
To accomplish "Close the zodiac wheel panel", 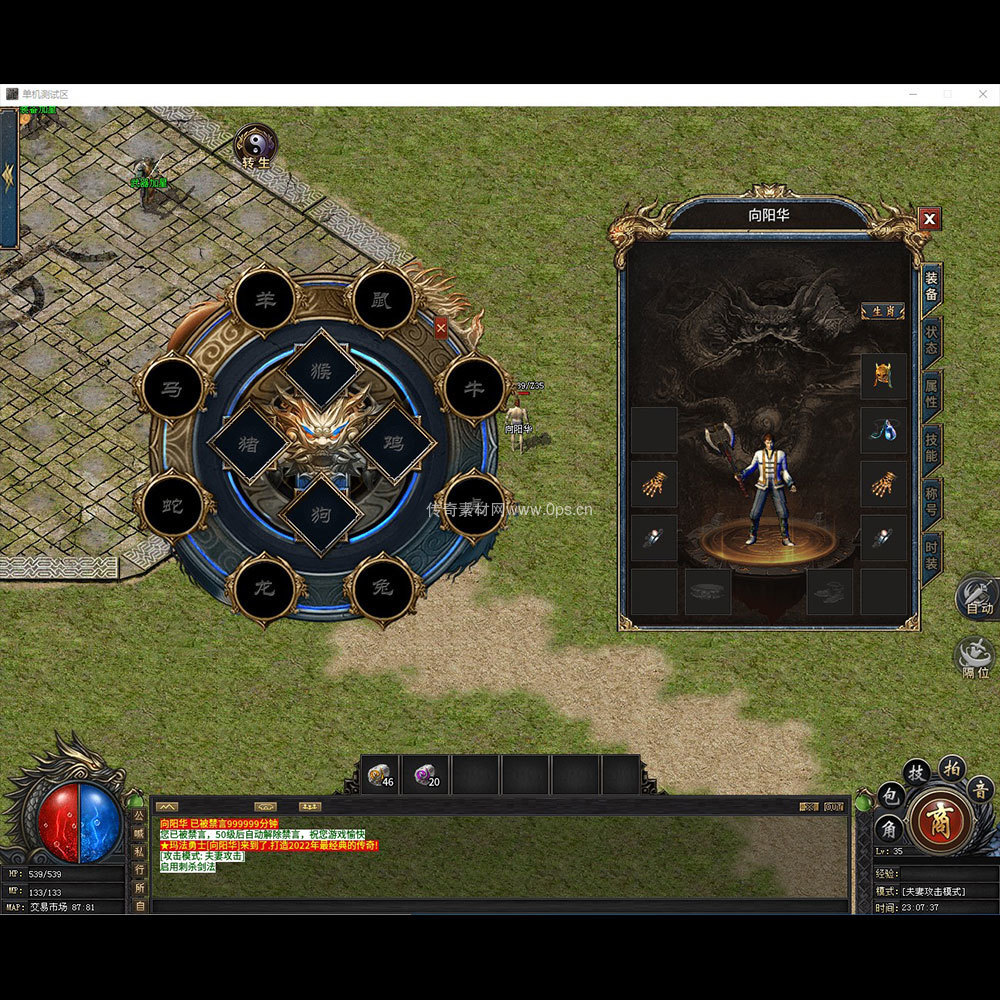I will click(441, 326).
